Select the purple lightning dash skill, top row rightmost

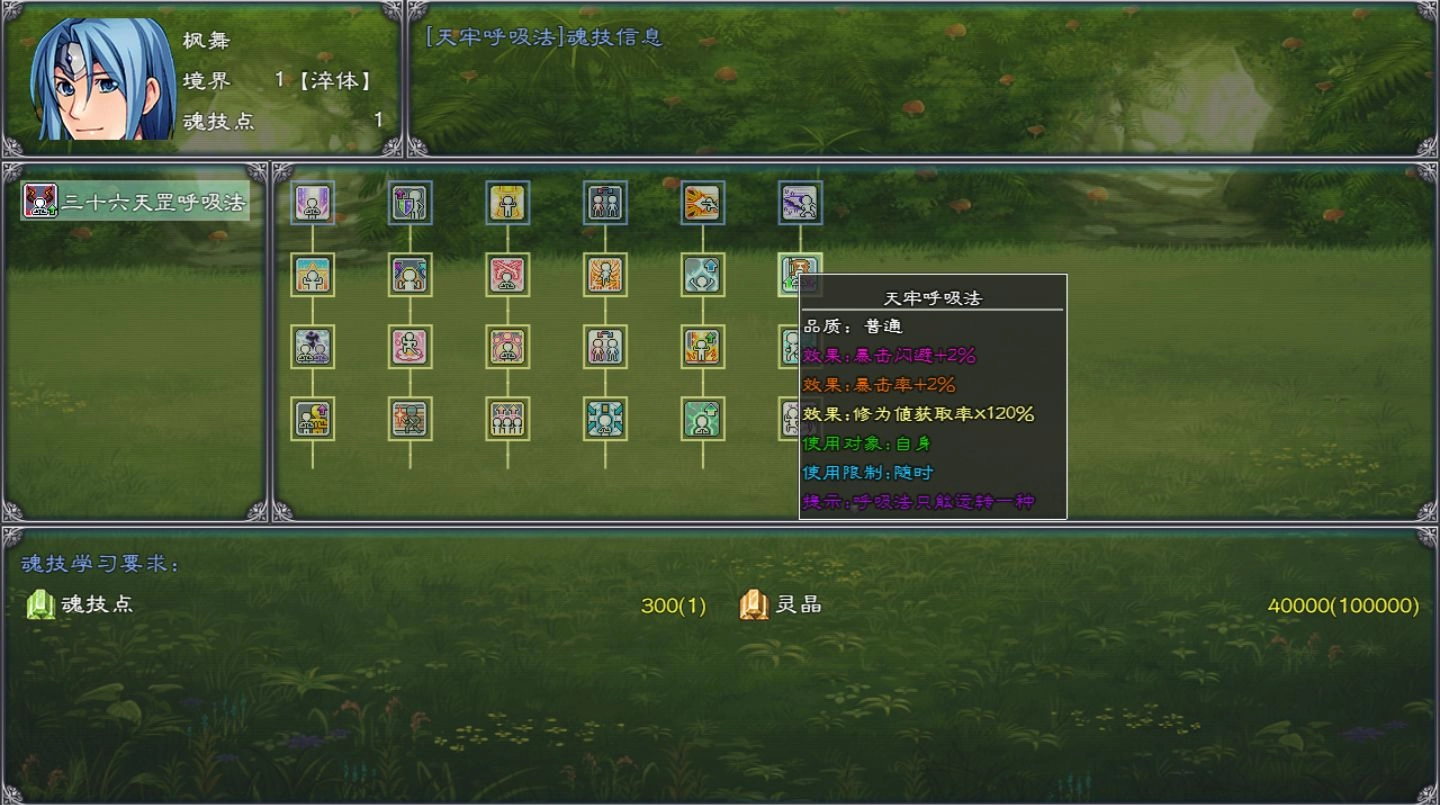point(800,202)
